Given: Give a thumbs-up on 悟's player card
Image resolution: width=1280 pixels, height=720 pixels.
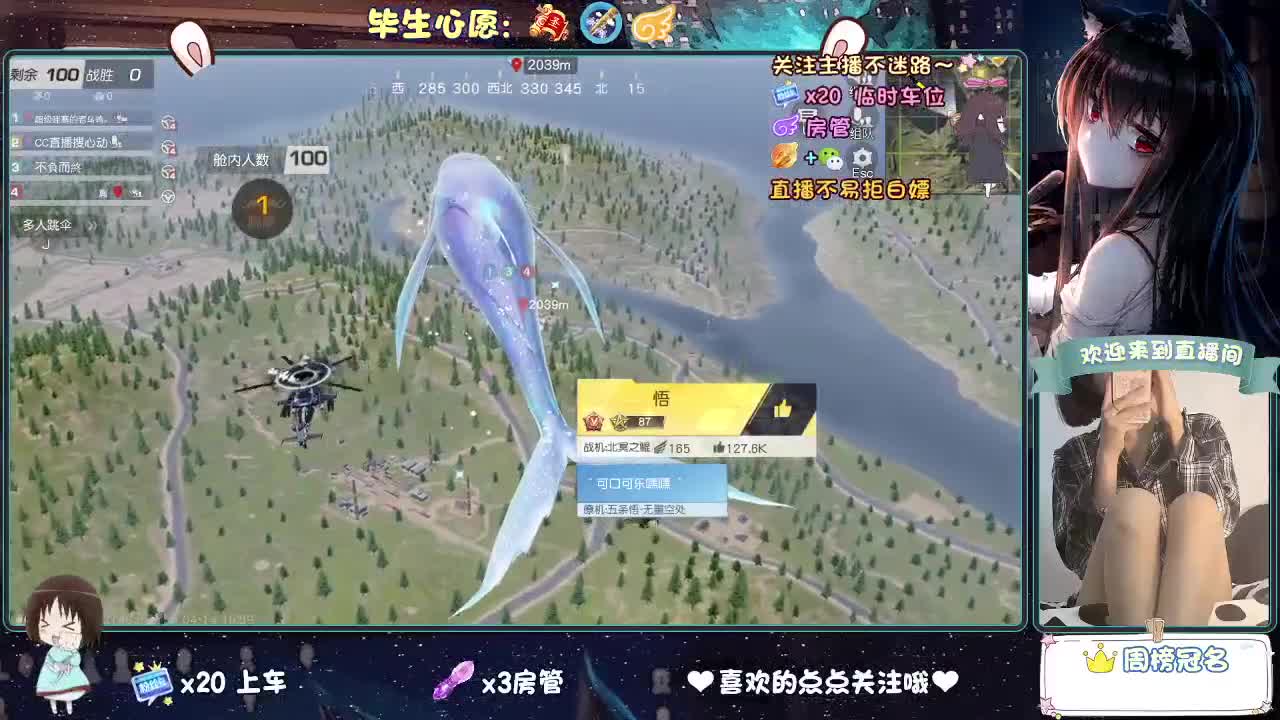Looking at the screenshot, I should coord(785,407).
